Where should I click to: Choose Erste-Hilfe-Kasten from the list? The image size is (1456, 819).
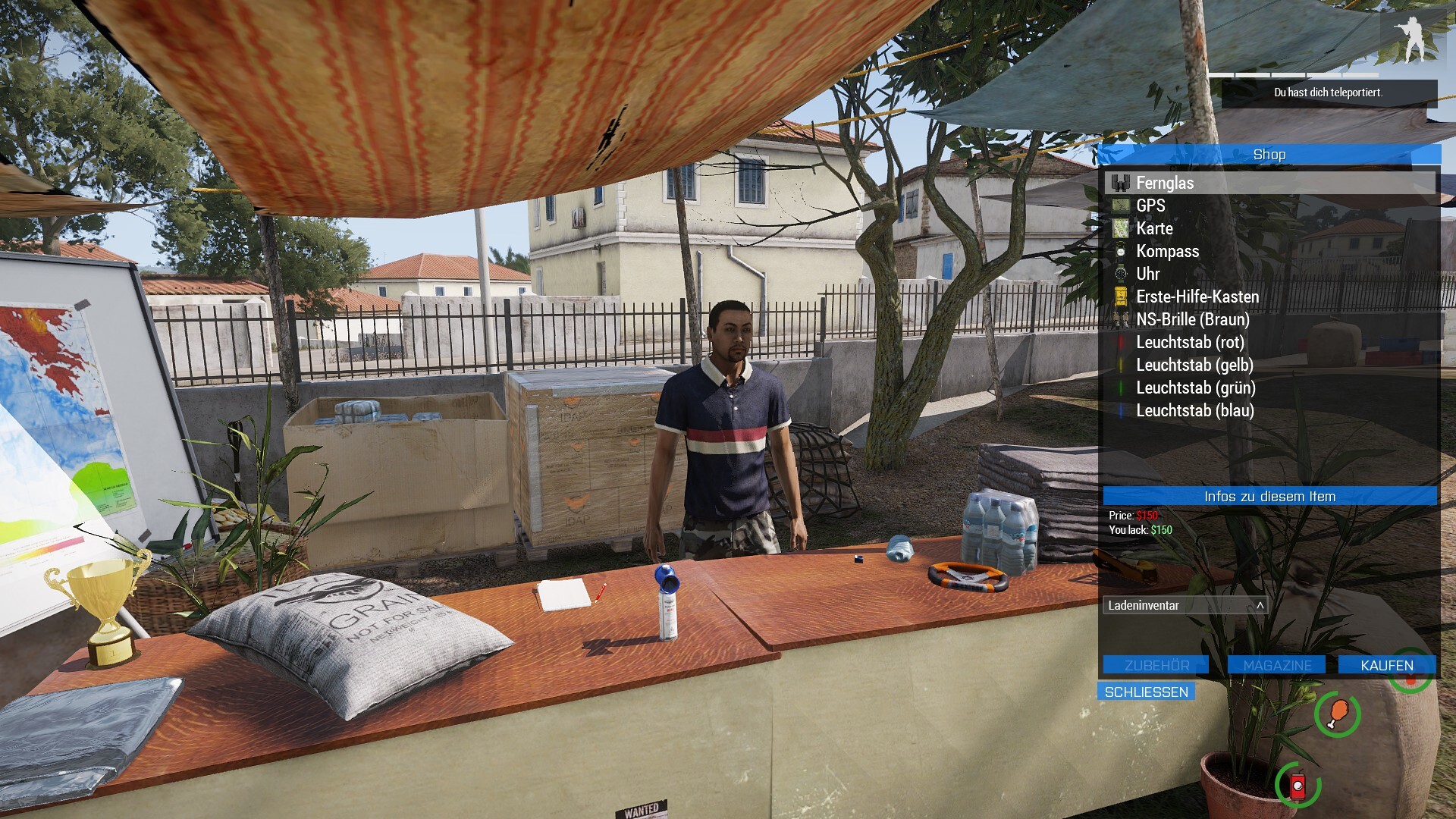[1197, 297]
